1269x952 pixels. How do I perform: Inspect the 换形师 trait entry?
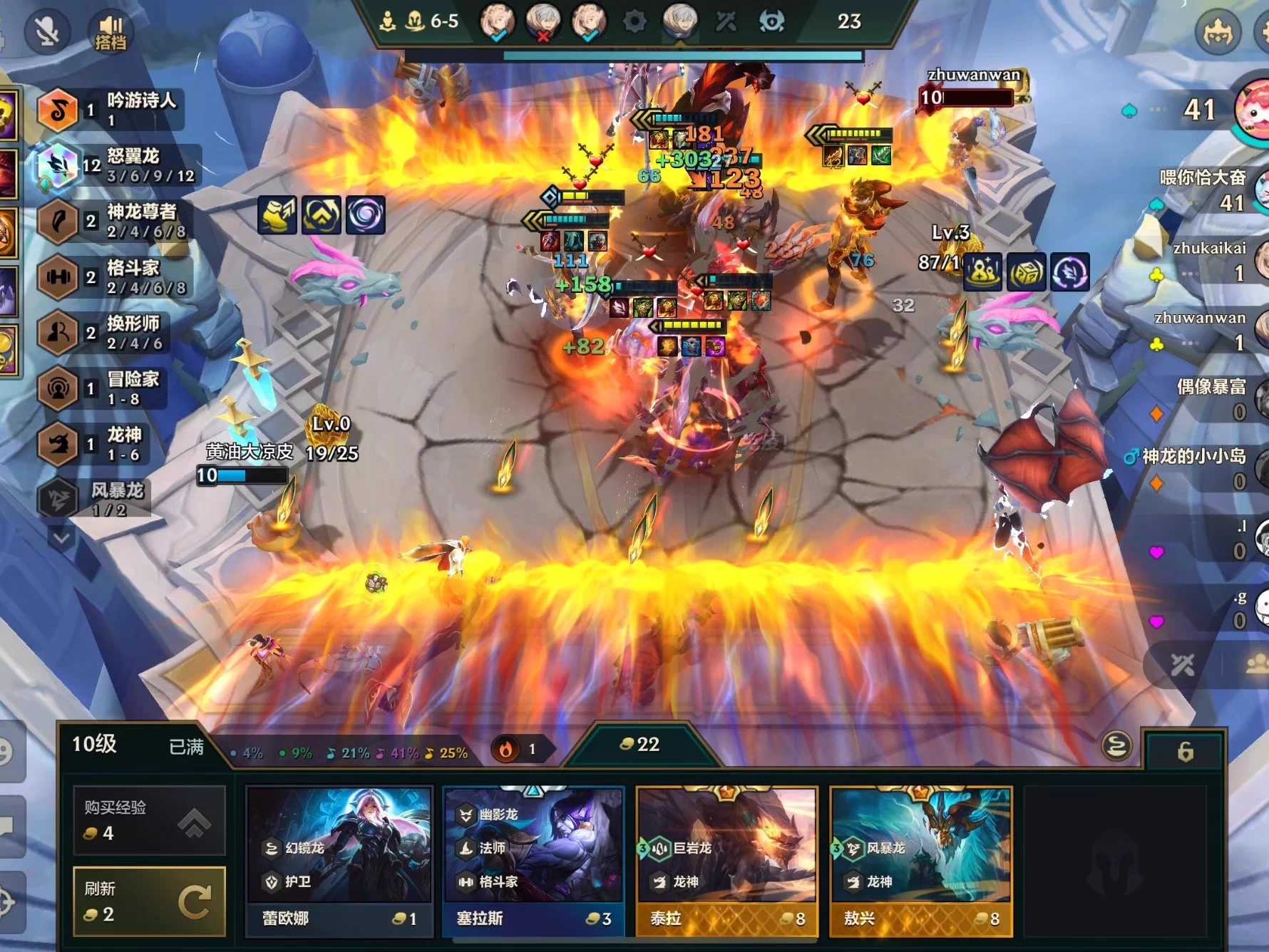tap(107, 332)
